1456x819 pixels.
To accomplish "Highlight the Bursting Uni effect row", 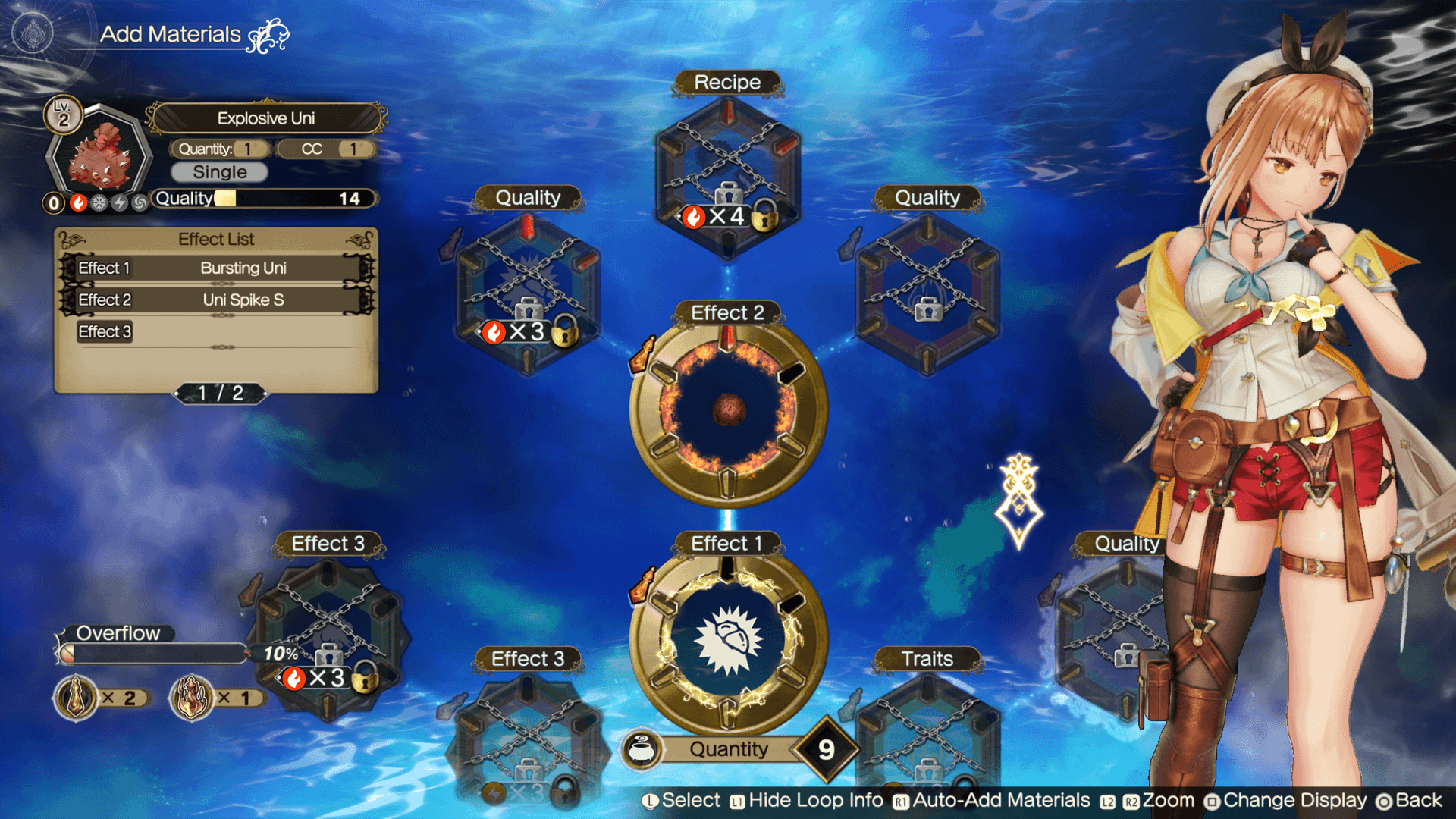I will (217, 268).
